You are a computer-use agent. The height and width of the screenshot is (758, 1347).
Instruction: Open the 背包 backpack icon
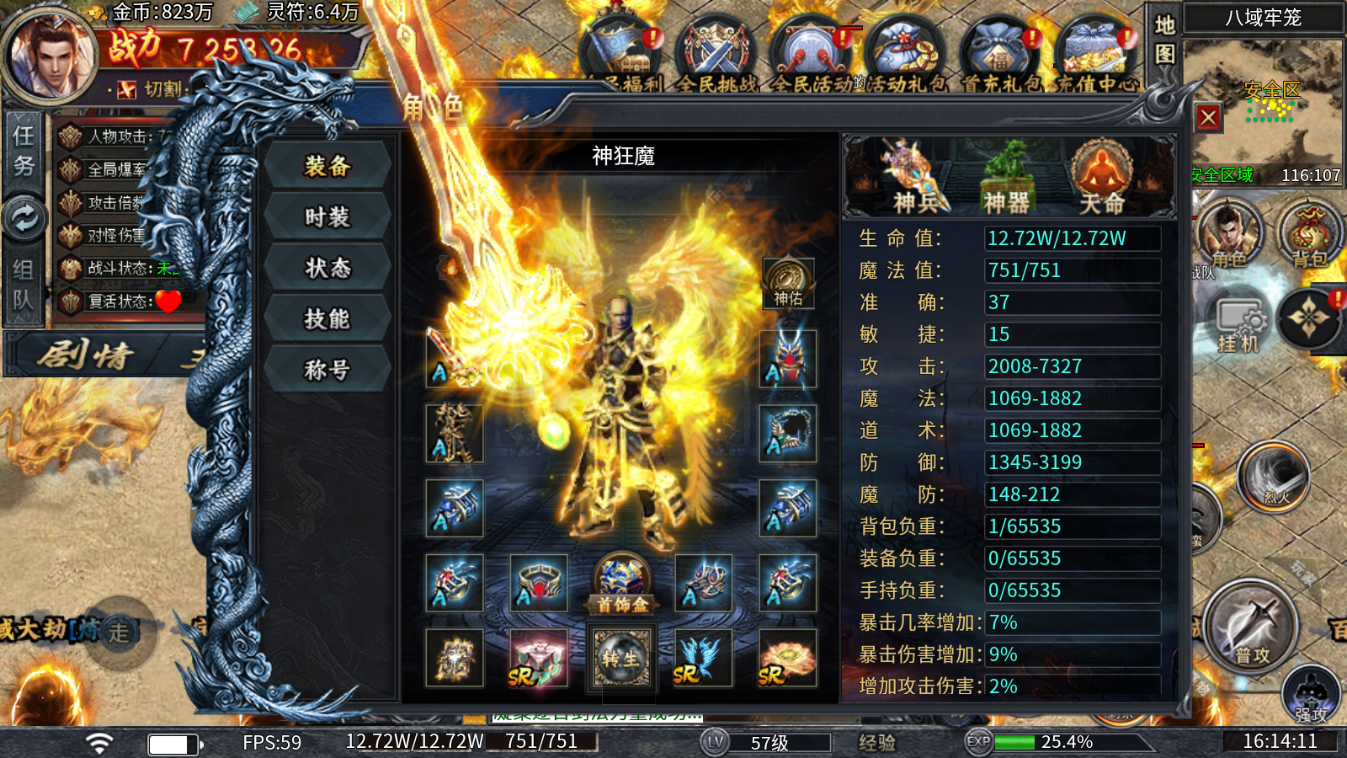pos(1308,232)
